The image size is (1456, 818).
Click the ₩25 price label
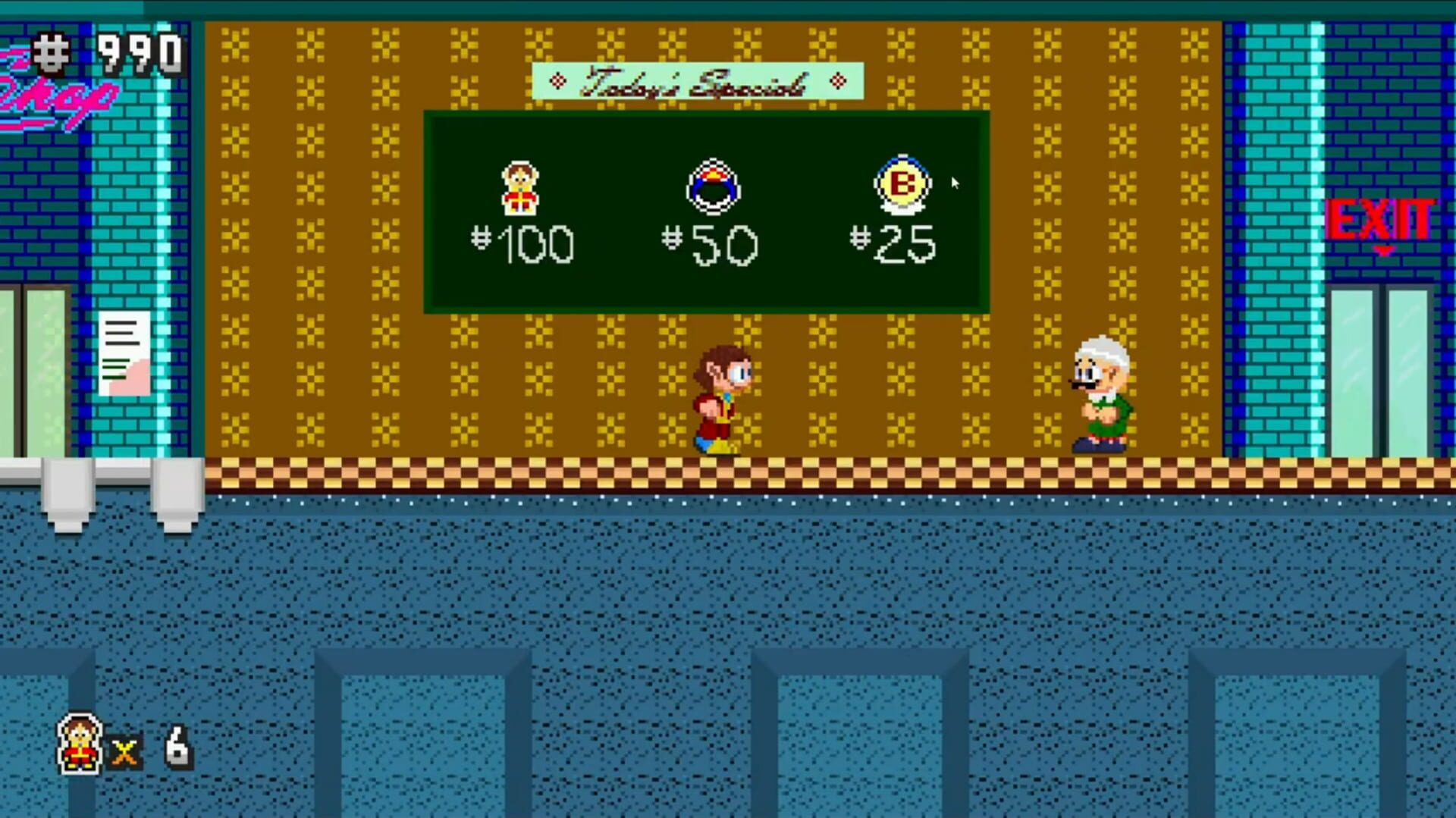click(x=895, y=243)
